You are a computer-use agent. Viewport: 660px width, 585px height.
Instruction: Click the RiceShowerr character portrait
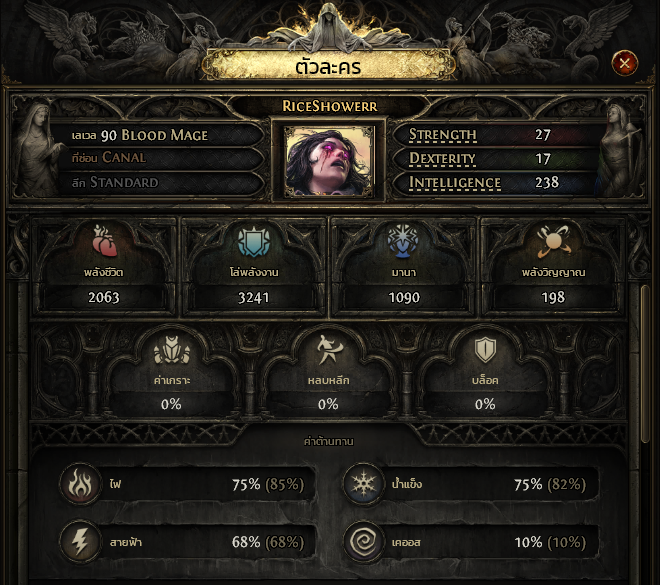pyautogui.click(x=328, y=160)
